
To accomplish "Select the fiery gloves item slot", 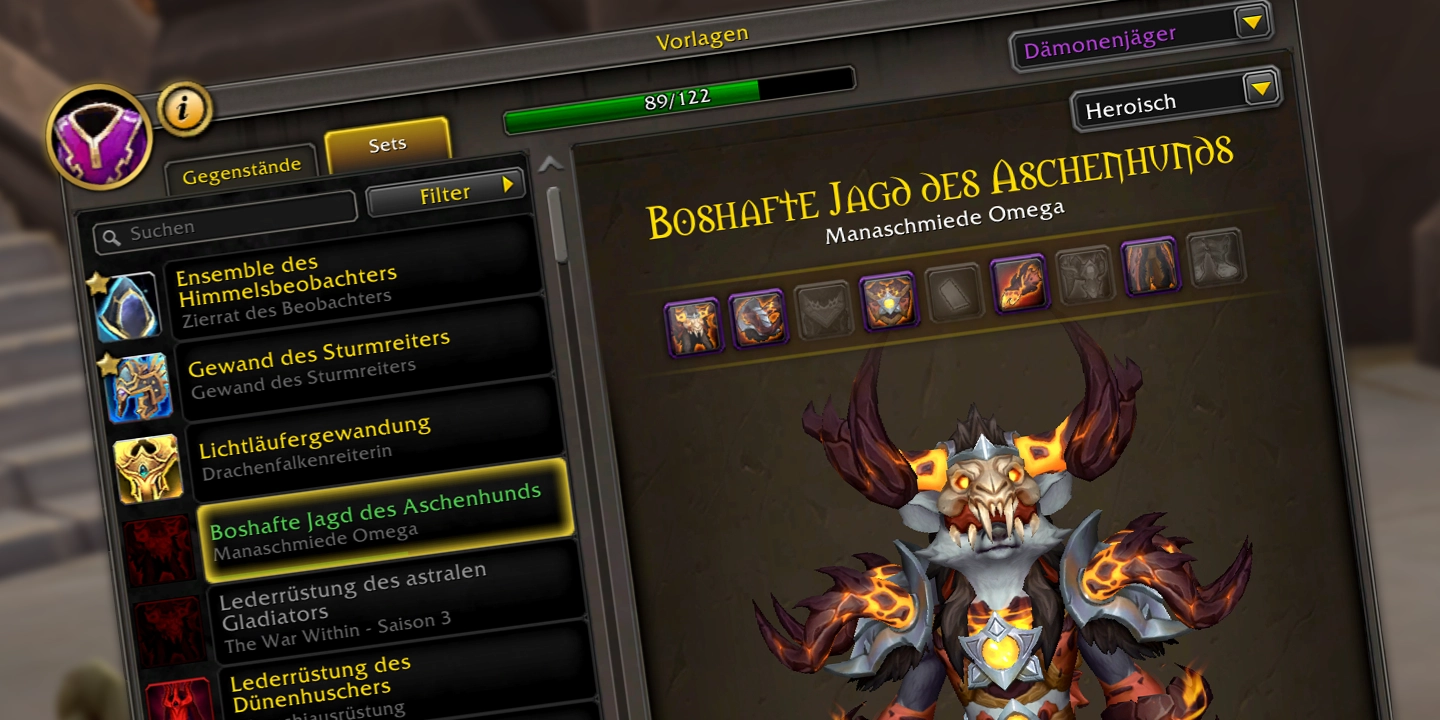I will [x=1019, y=283].
